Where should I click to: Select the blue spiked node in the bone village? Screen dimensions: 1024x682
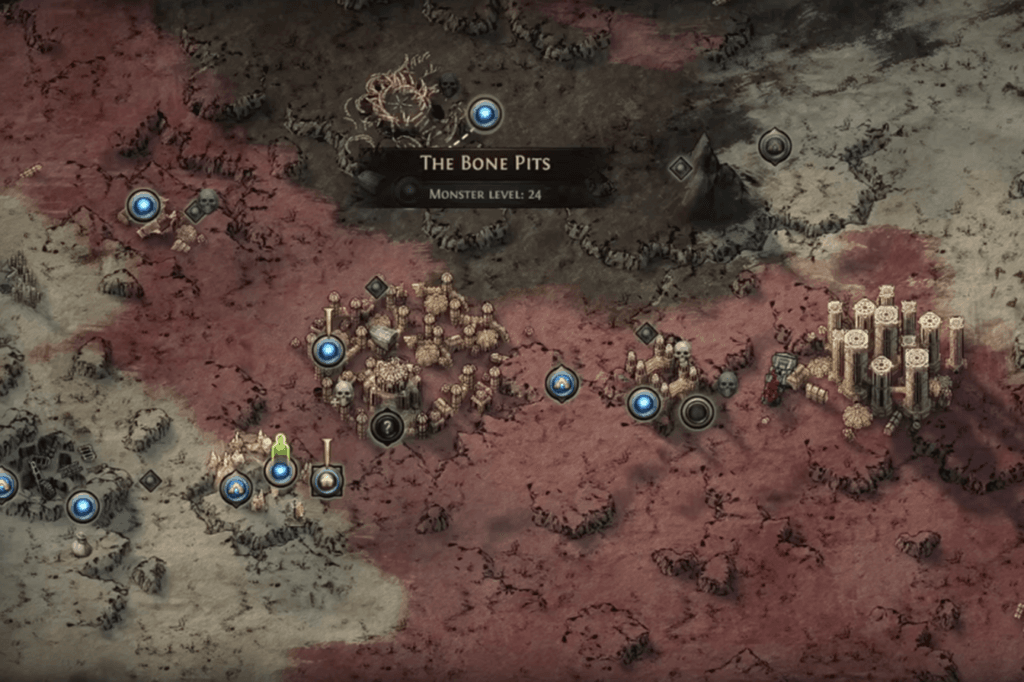pyautogui.click(x=328, y=351)
